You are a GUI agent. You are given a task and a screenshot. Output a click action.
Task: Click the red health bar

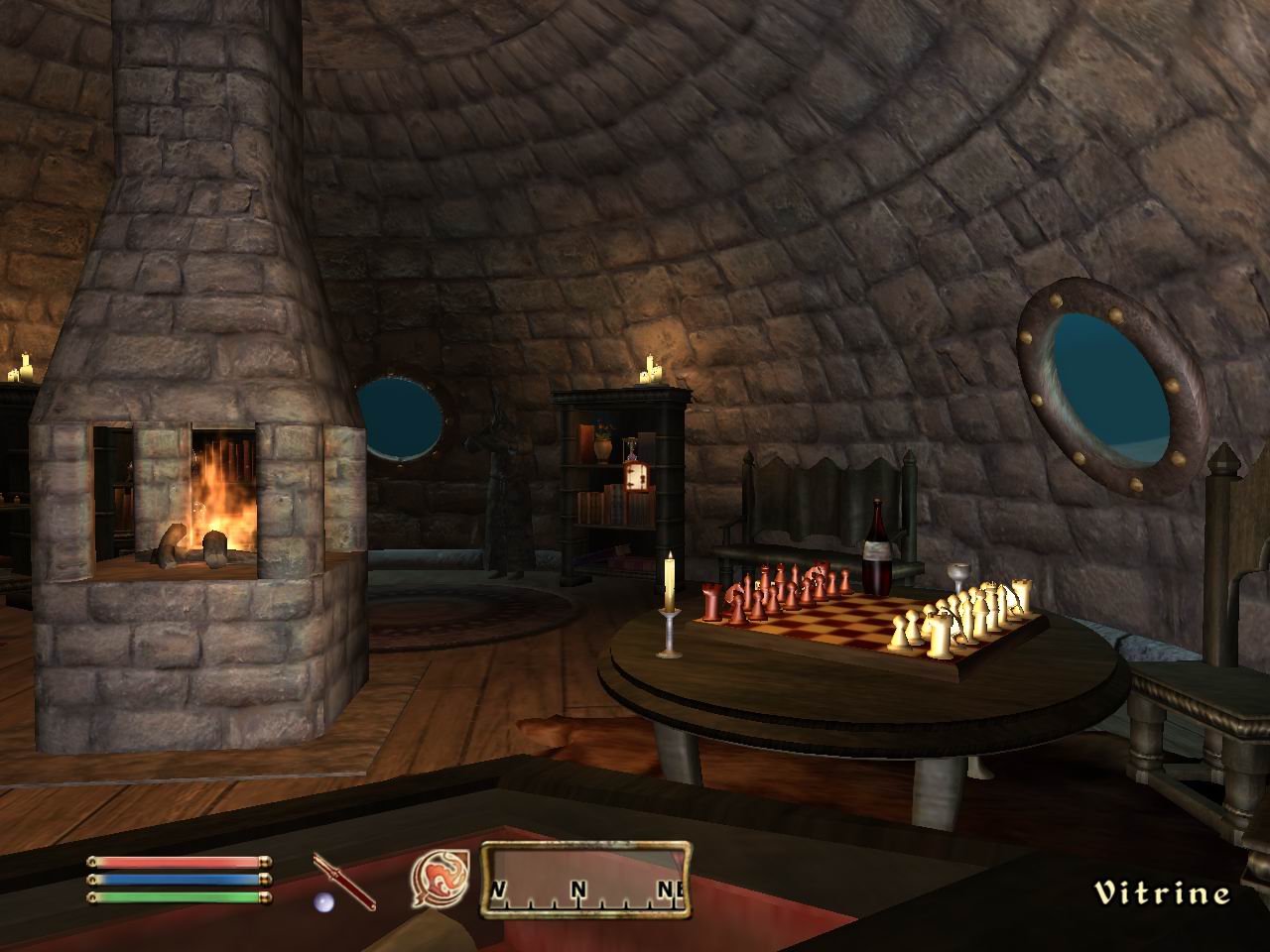point(179,861)
